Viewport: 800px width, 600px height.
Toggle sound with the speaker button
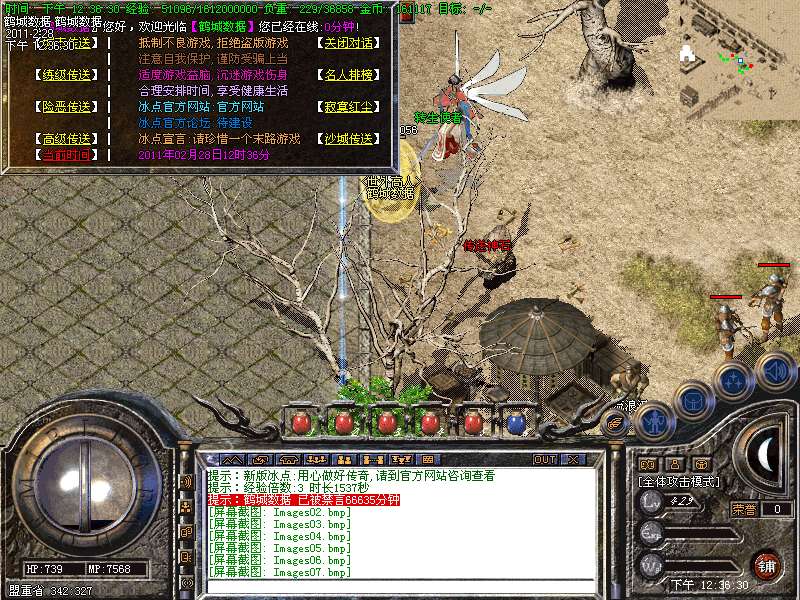coord(775,370)
